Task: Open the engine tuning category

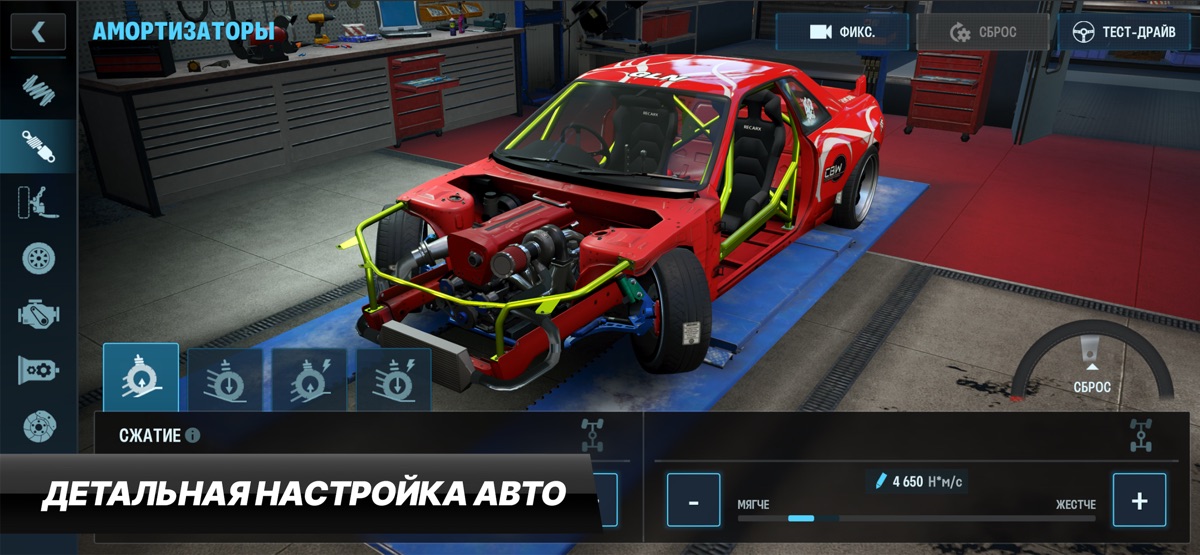Action: [x=38, y=314]
